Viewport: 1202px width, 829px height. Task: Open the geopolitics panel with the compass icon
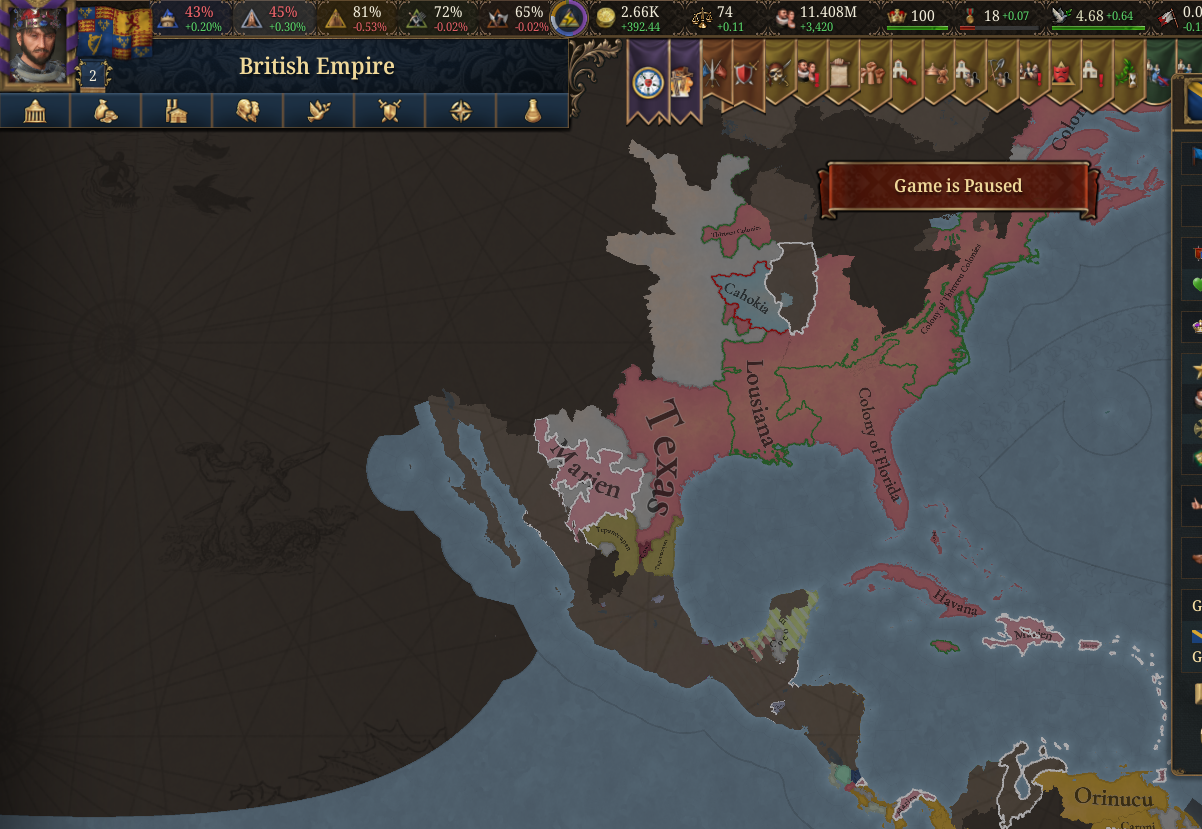461,111
